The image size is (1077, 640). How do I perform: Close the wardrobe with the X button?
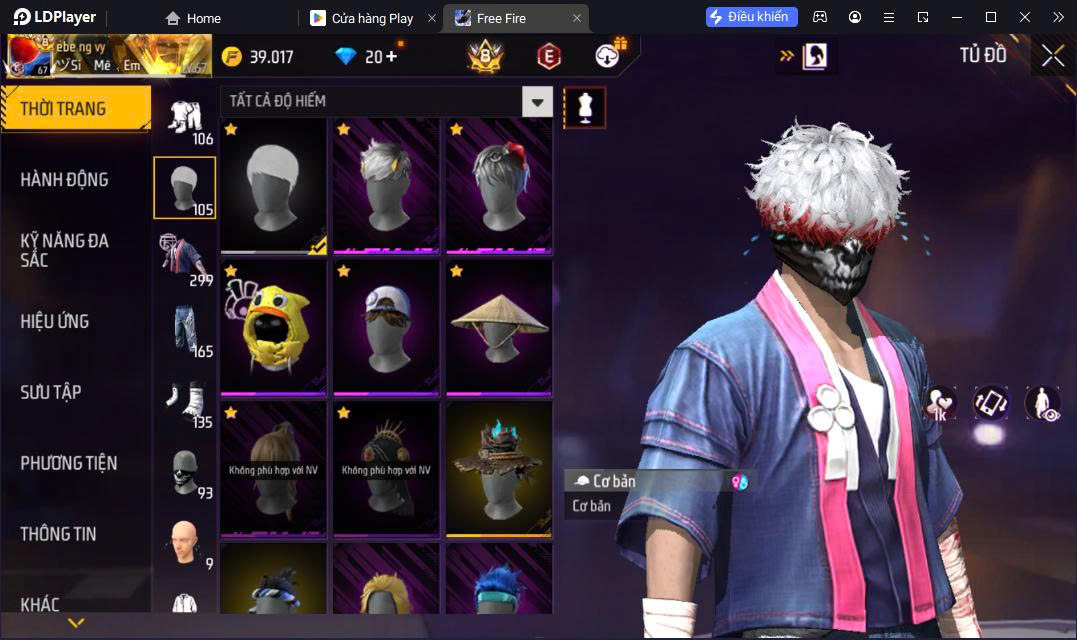click(1052, 56)
